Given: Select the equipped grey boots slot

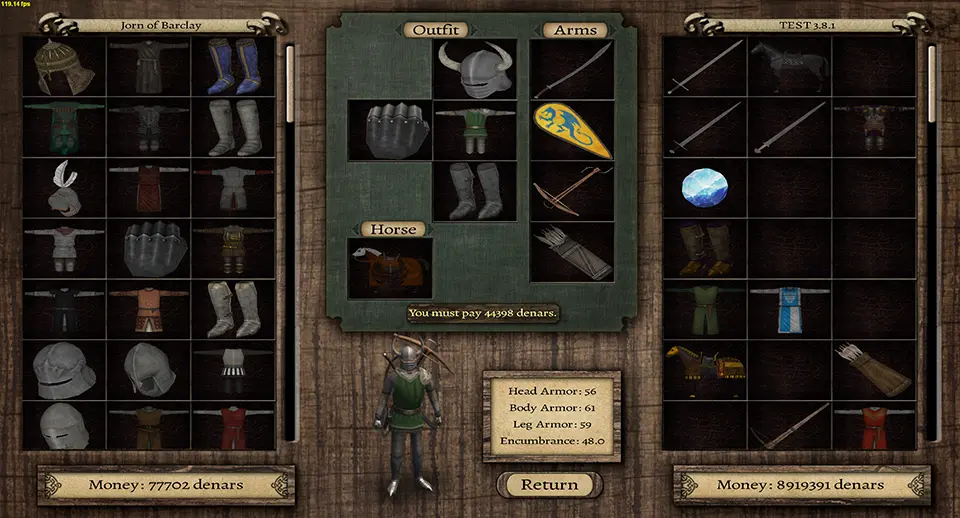Looking at the screenshot, I should tap(474, 191).
